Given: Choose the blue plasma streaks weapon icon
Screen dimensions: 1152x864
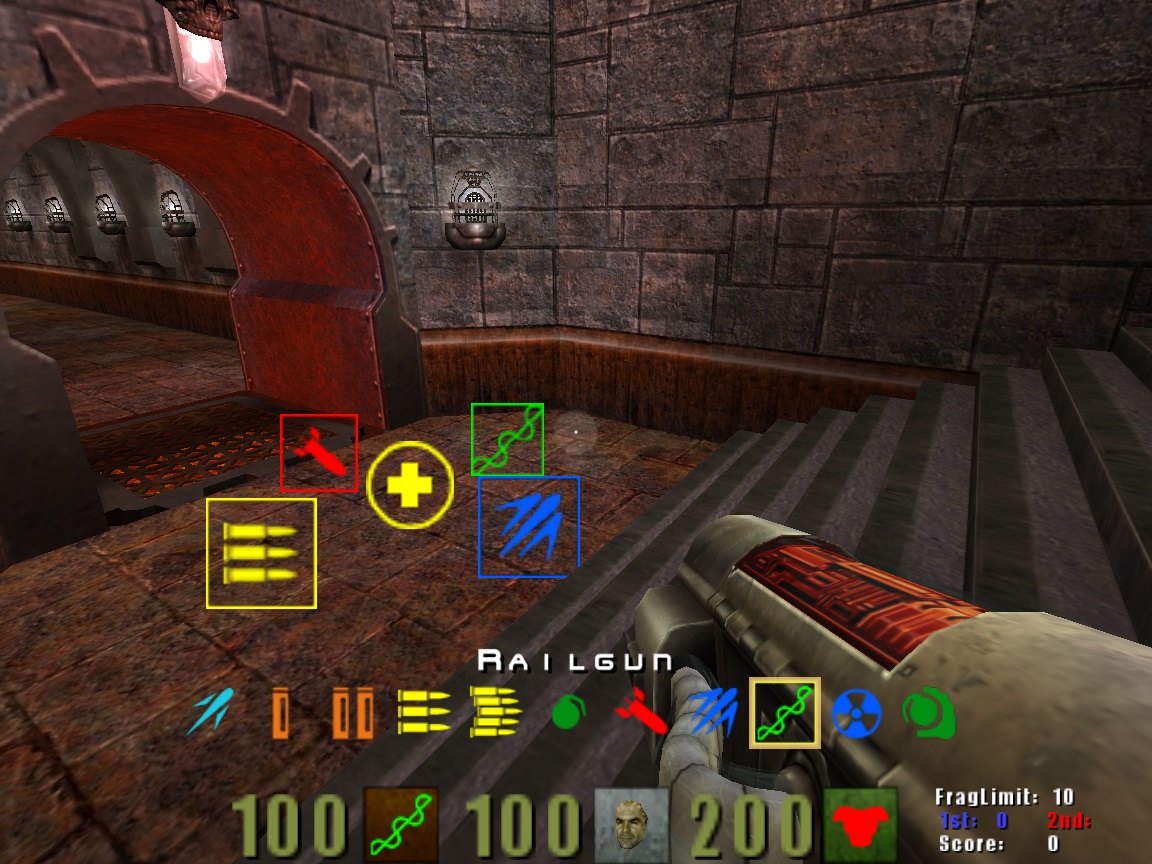Looking at the screenshot, I should pos(713,713).
